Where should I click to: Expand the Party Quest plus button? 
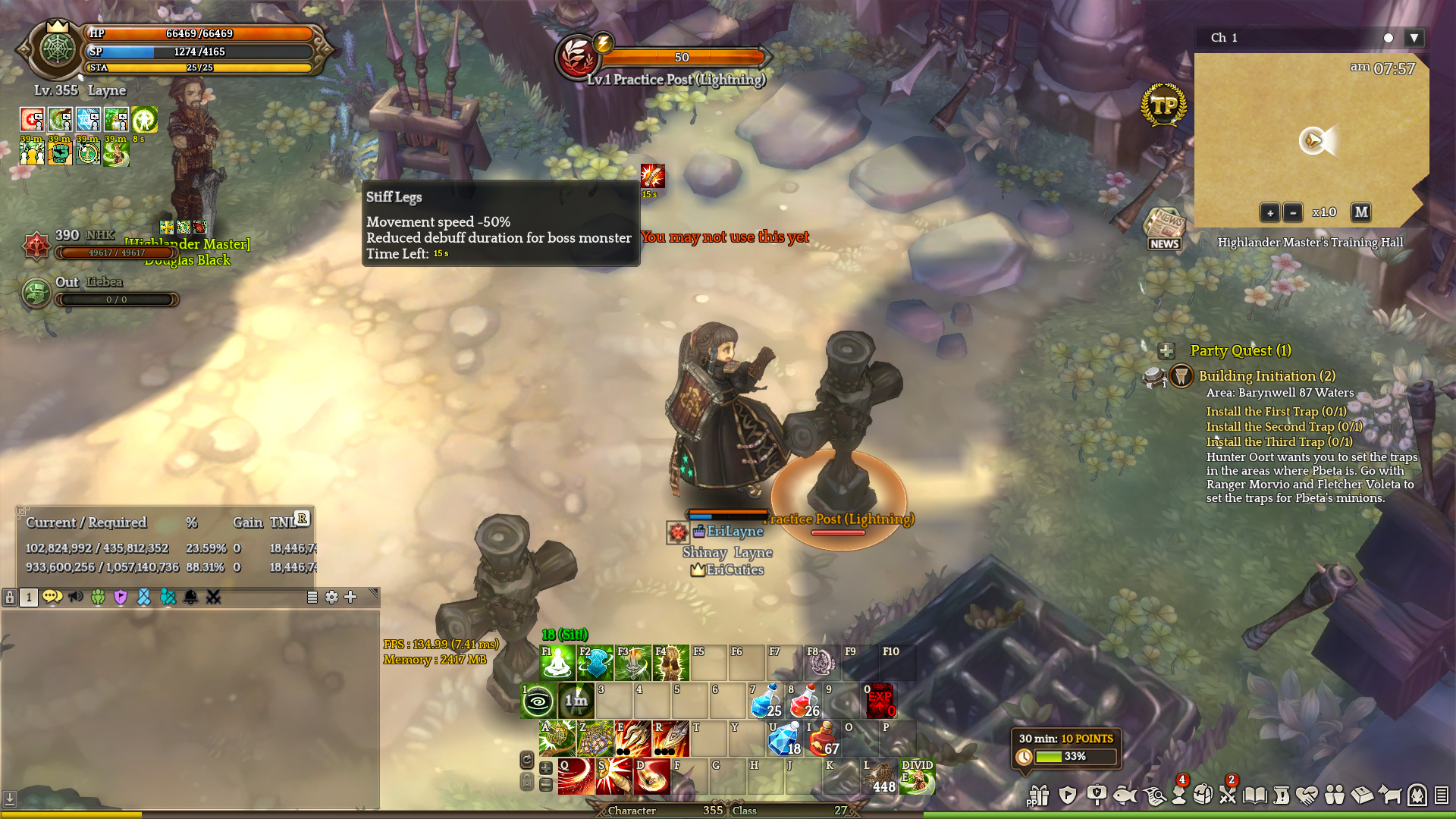(x=1166, y=350)
